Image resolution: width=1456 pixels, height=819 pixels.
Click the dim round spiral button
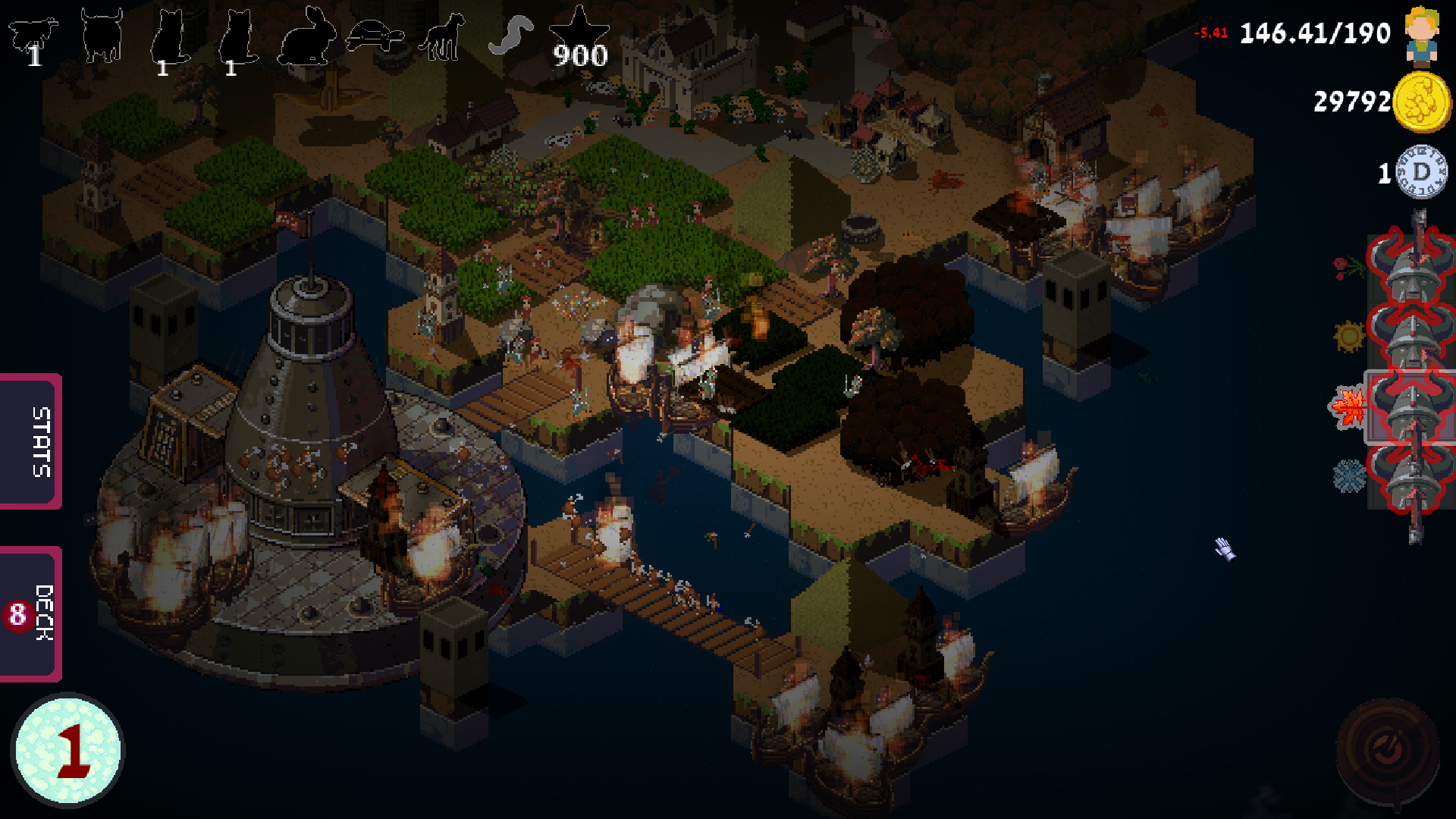[1388, 751]
